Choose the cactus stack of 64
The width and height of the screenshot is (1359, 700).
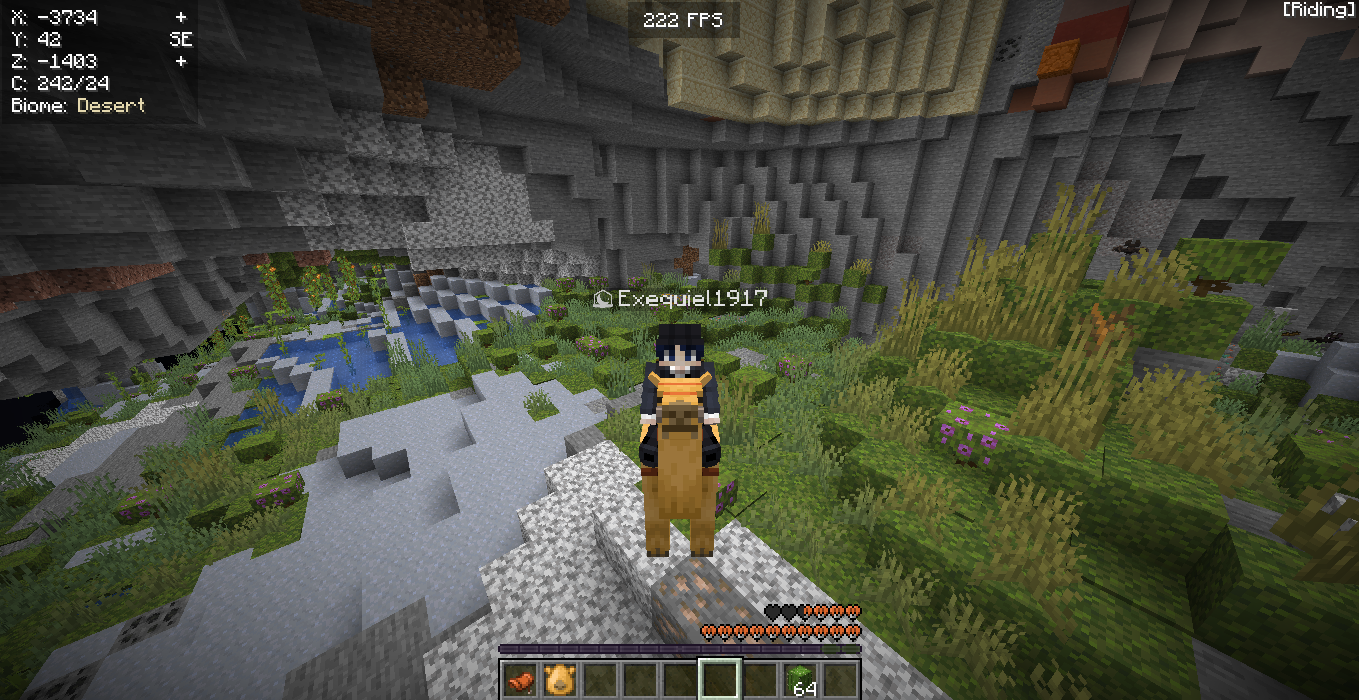pos(800,679)
